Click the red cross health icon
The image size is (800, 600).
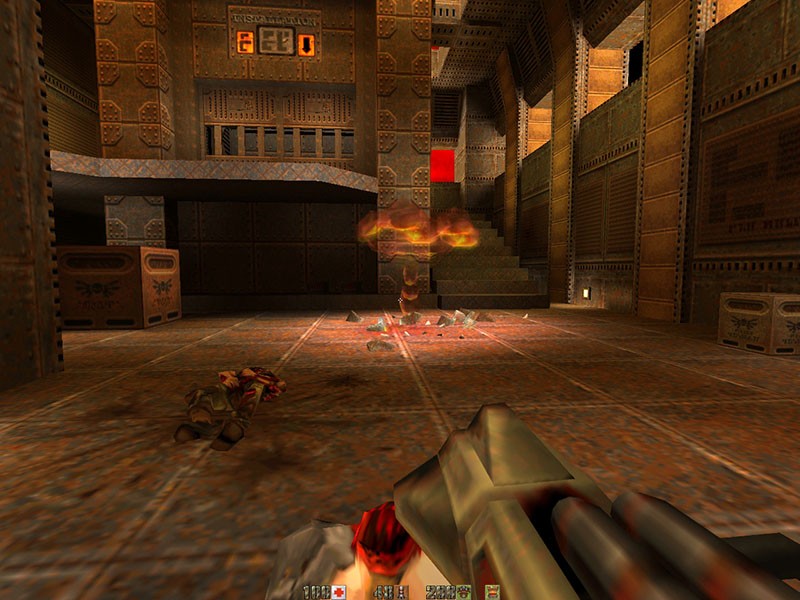pos(339,592)
